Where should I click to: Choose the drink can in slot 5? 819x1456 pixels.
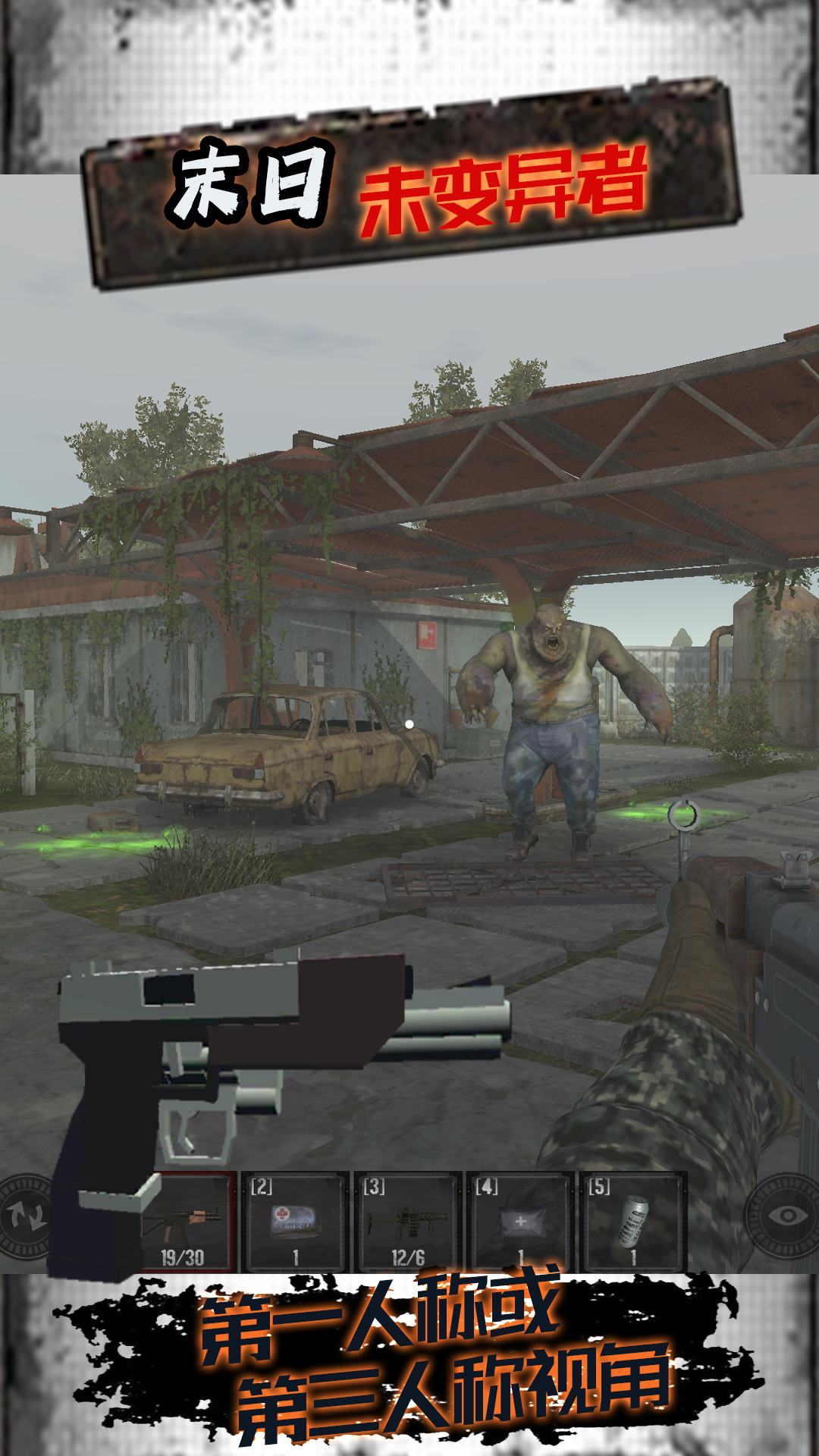[x=632, y=1222]
